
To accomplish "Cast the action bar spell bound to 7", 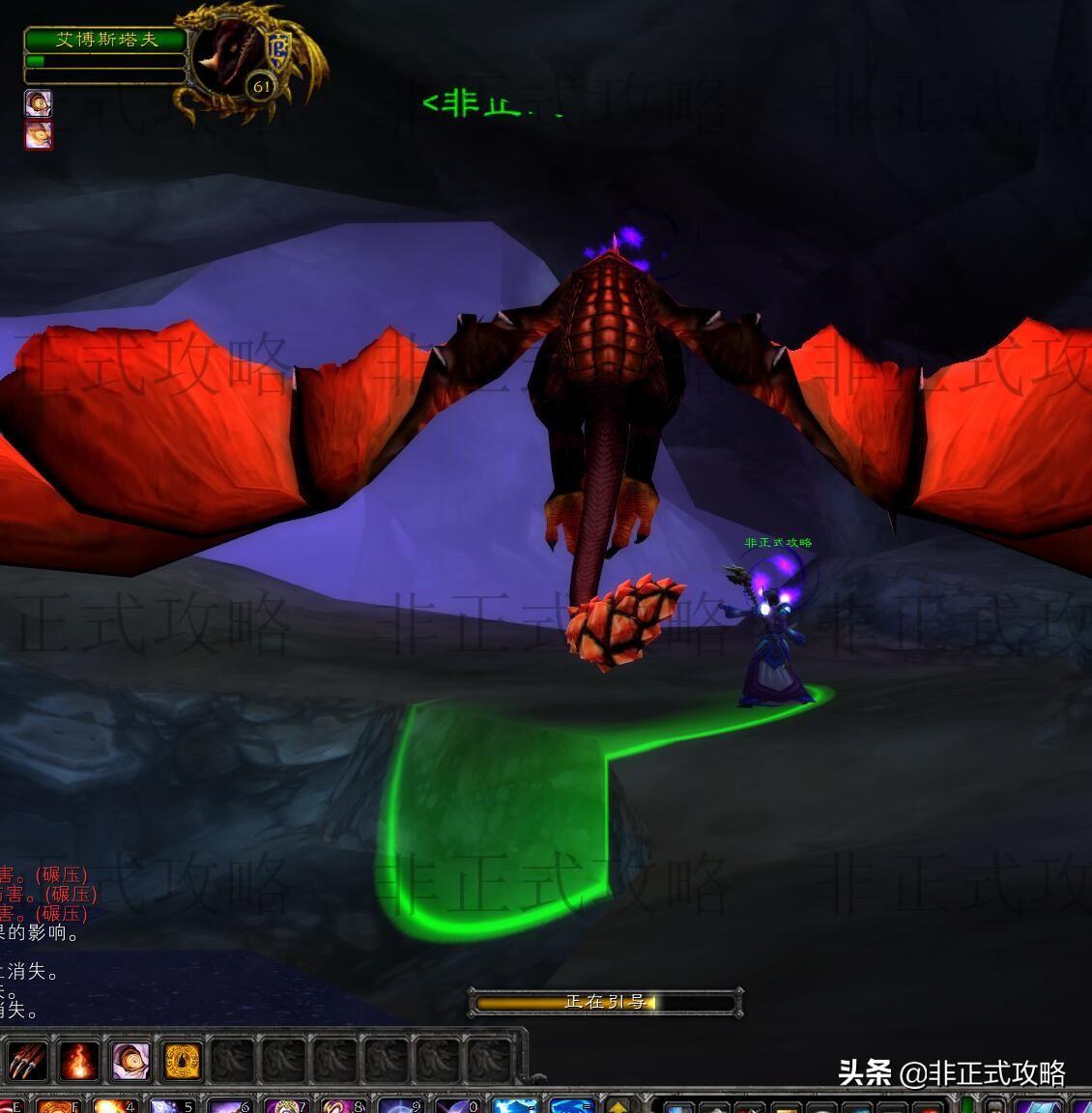I will click(x=286, y=1105).
